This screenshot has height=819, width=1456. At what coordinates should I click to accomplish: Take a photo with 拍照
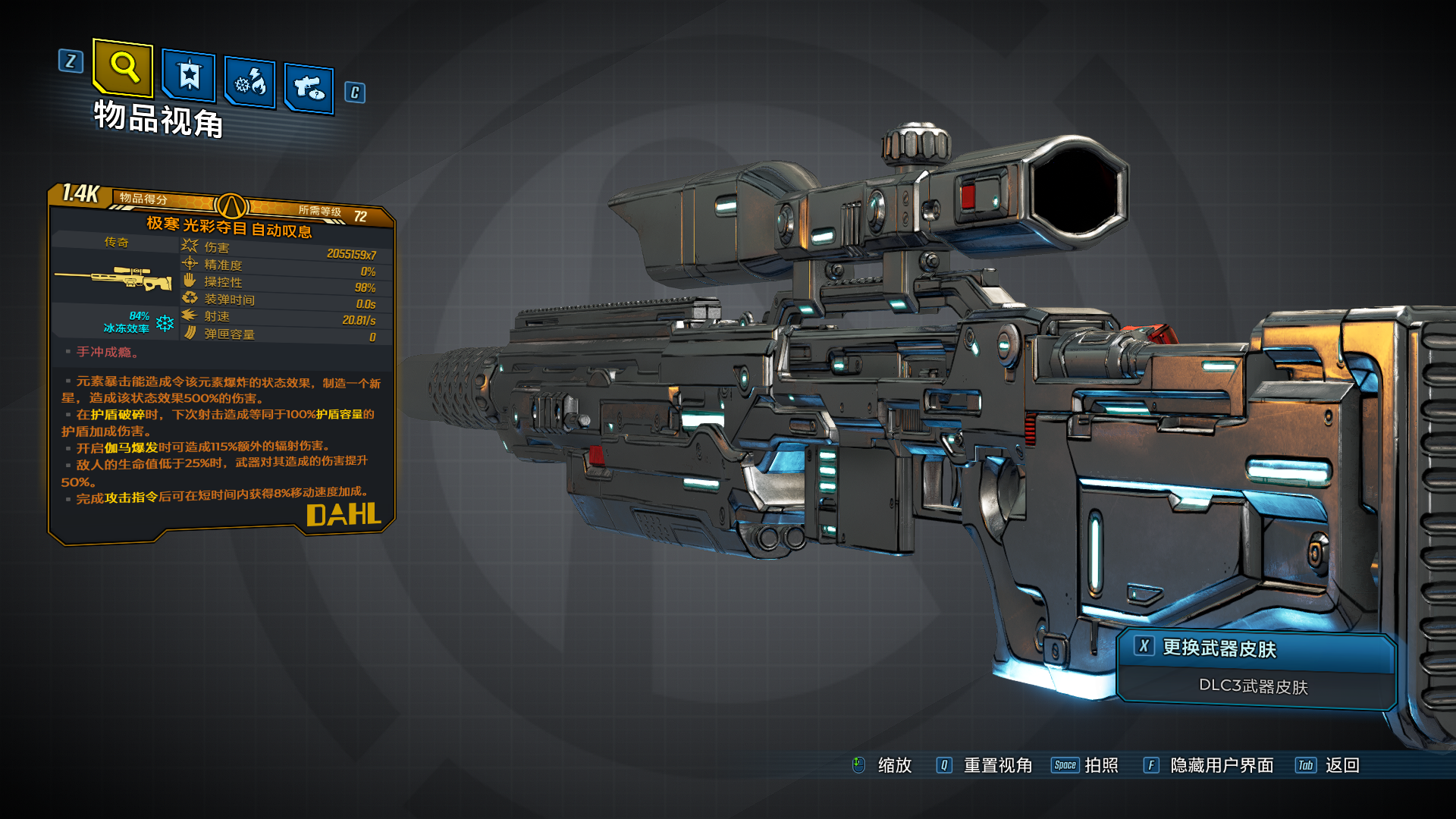(1100, 765)
